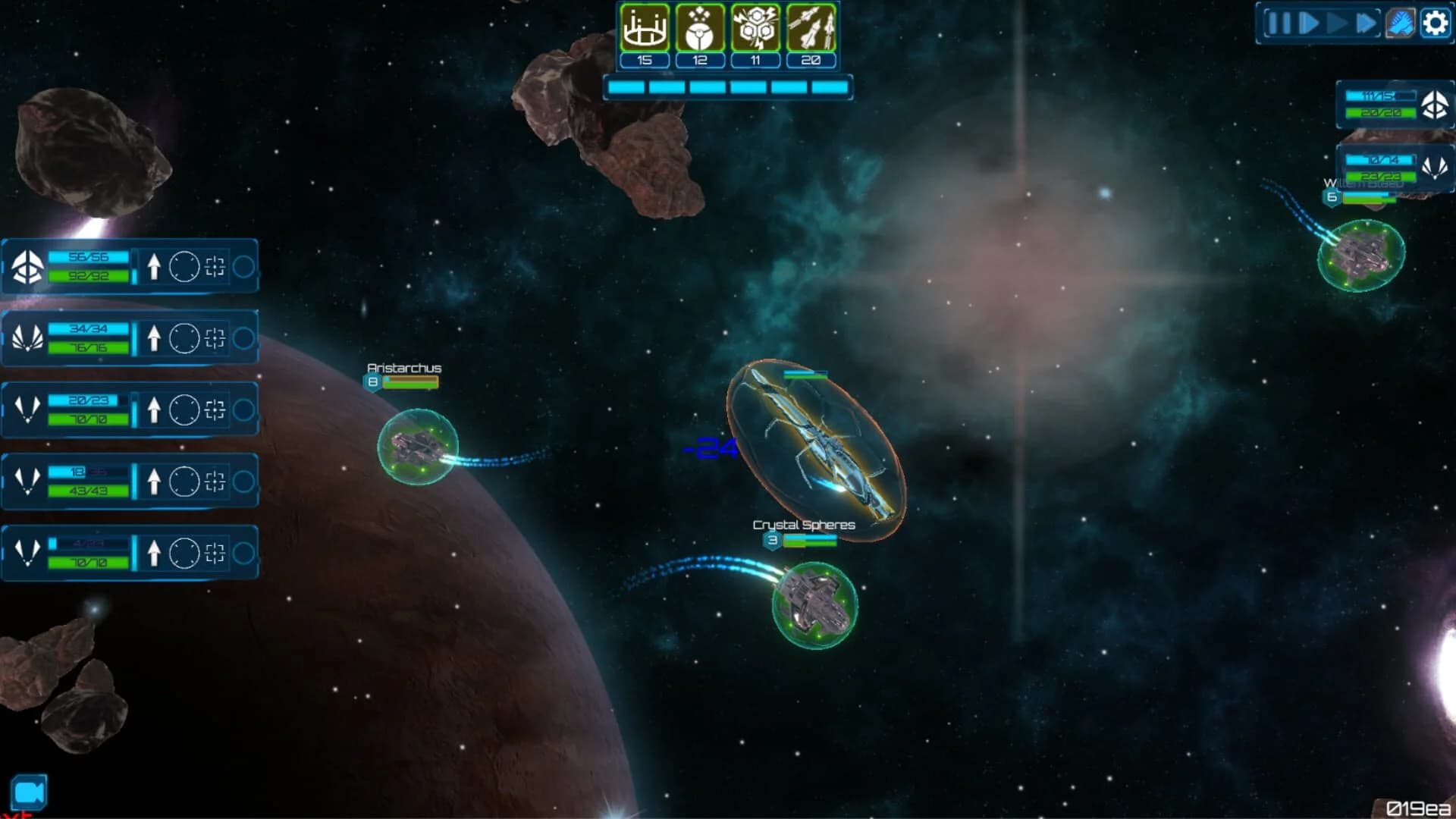Viewport: 1456px width, 819px height.
Task: Trigger the mine cluster ability showing 11
Action: point(755,30)
